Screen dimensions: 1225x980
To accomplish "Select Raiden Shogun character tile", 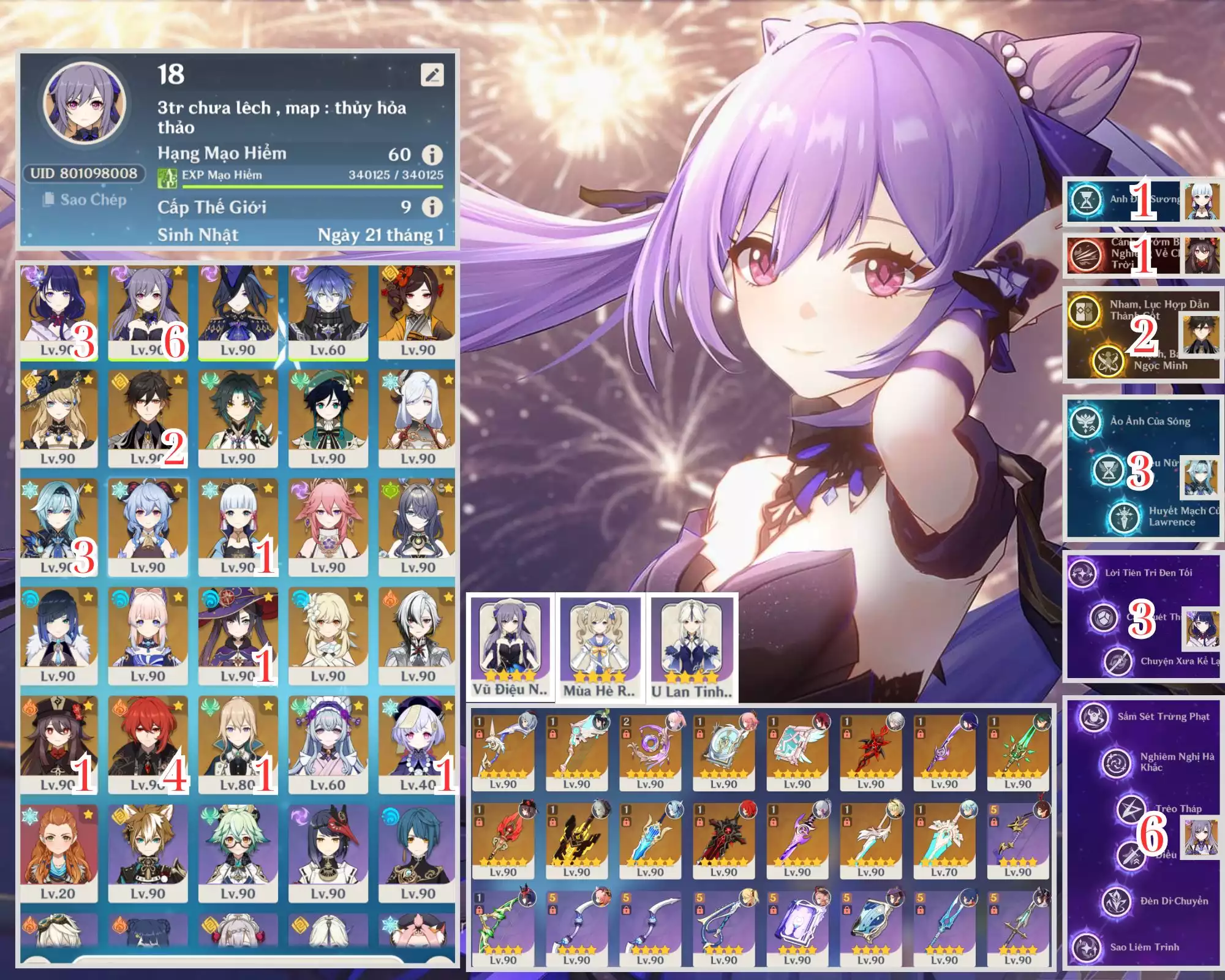I will [x=58, y=310].
